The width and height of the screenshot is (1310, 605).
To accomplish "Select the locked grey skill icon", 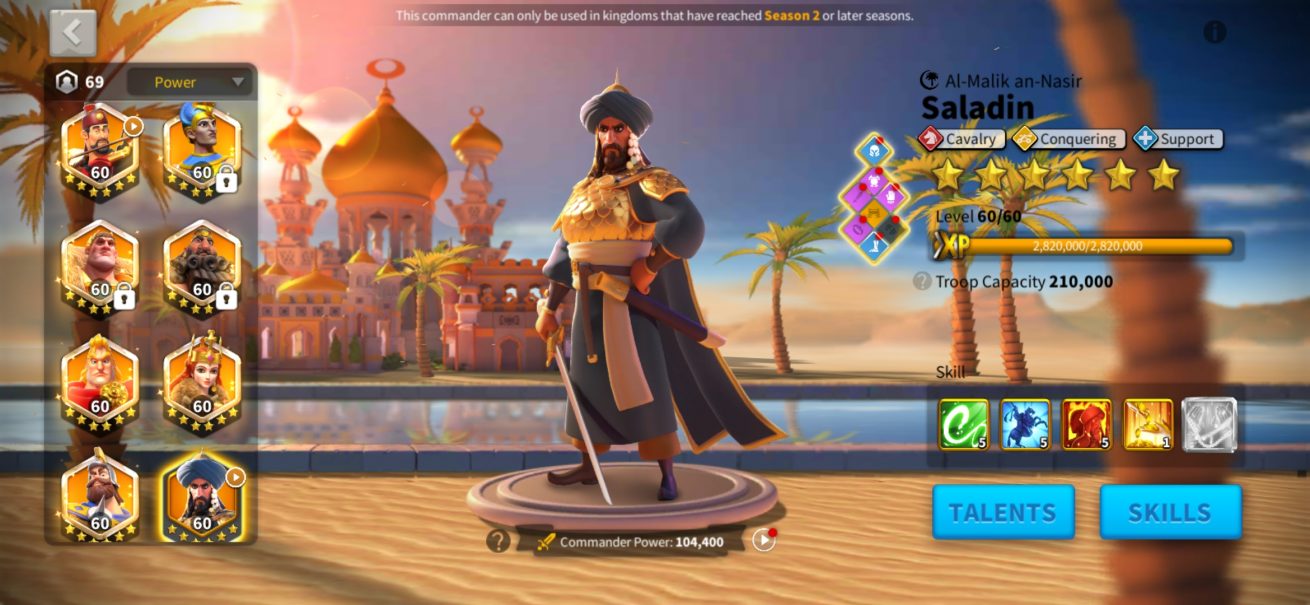I will pyautogui.click(x=1209, y=424).
